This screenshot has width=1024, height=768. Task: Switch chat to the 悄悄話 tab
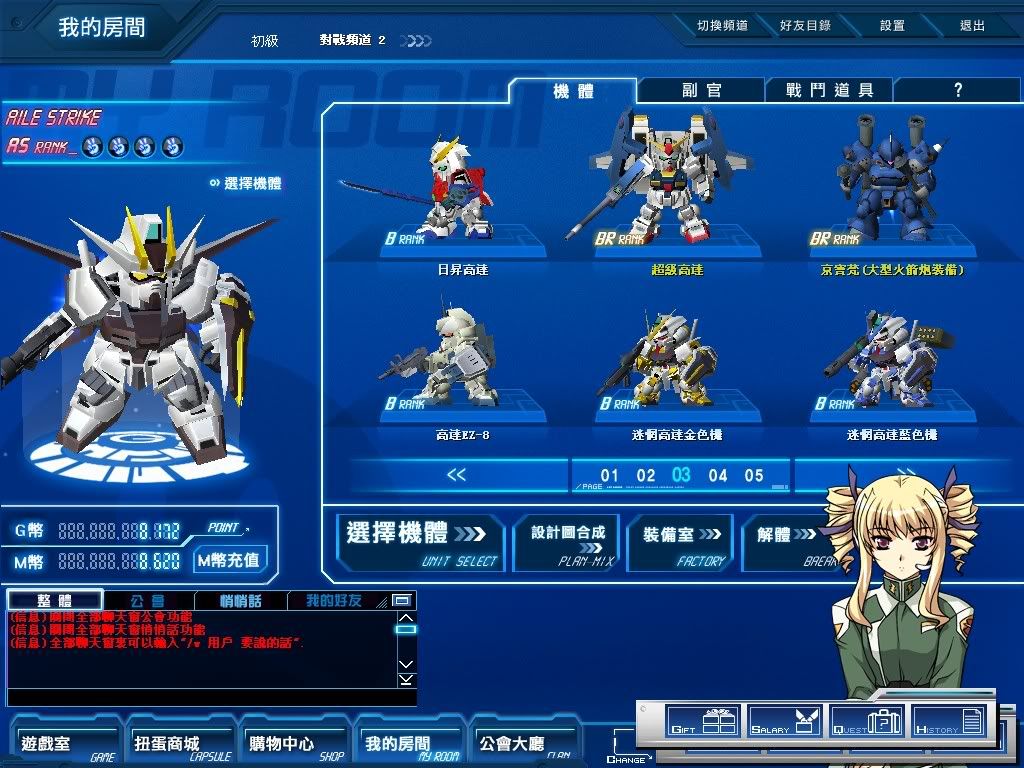point(240,601)
